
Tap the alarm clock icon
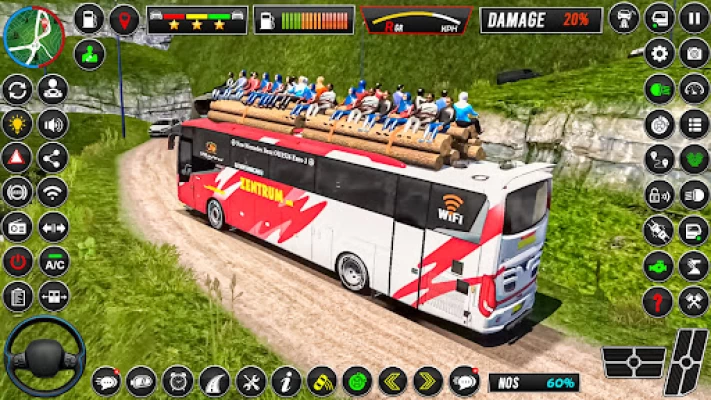tap(178, 381)
